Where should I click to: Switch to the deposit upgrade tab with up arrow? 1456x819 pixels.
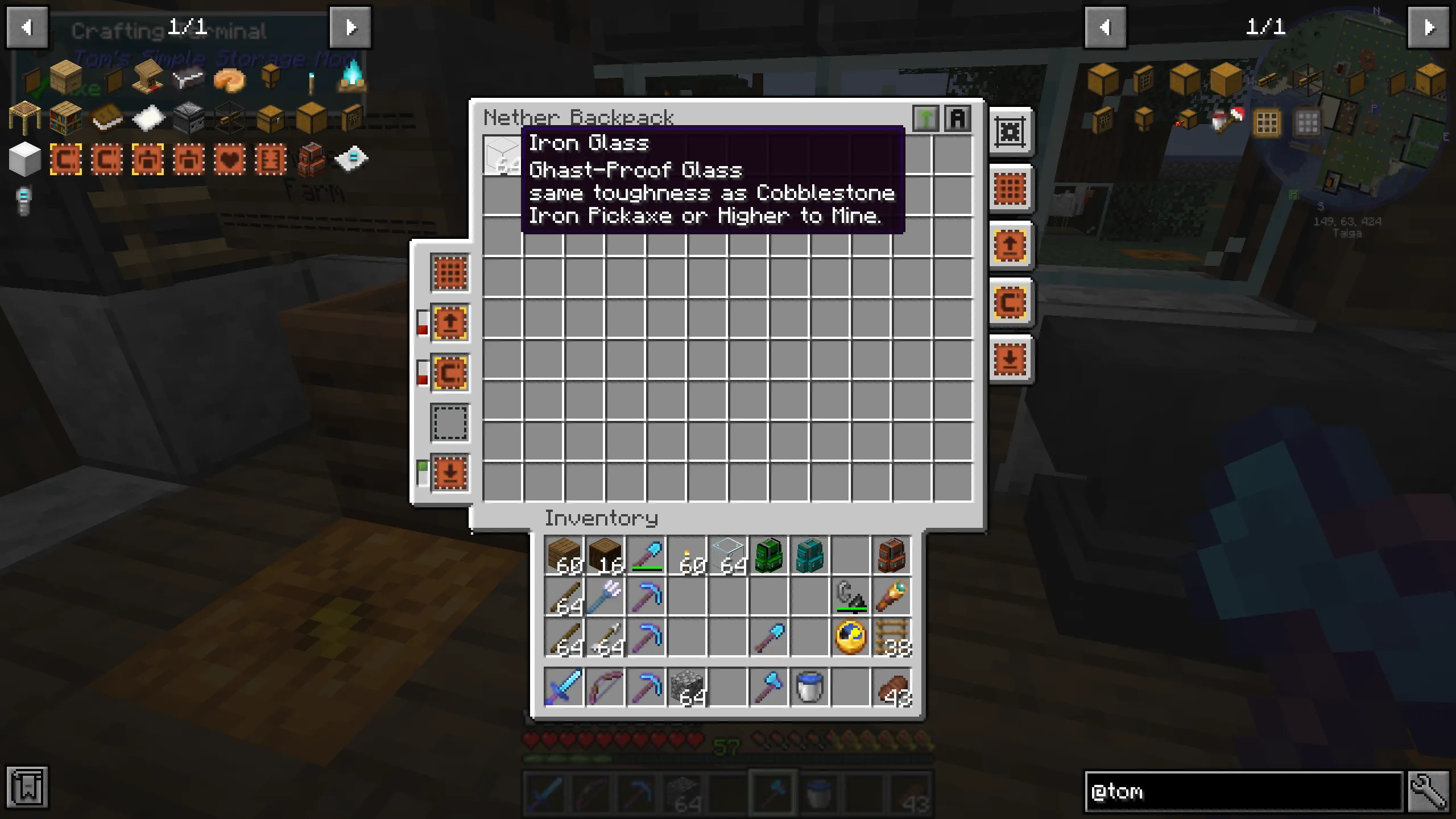449,323
